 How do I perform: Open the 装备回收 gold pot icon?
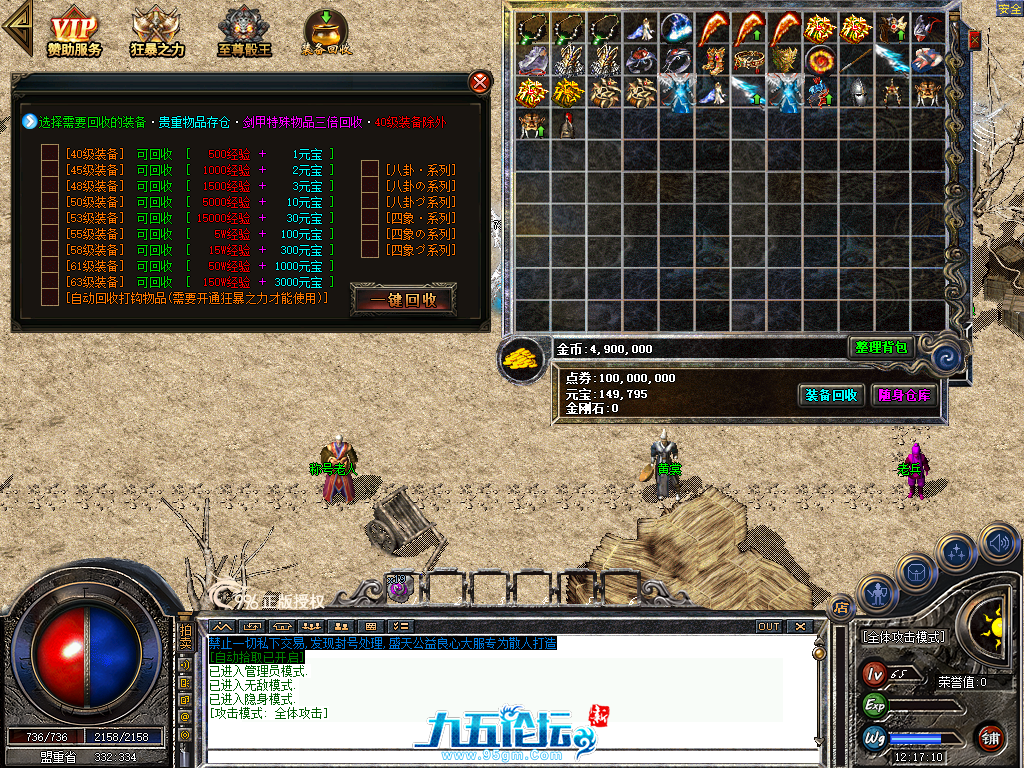point(325,32)
